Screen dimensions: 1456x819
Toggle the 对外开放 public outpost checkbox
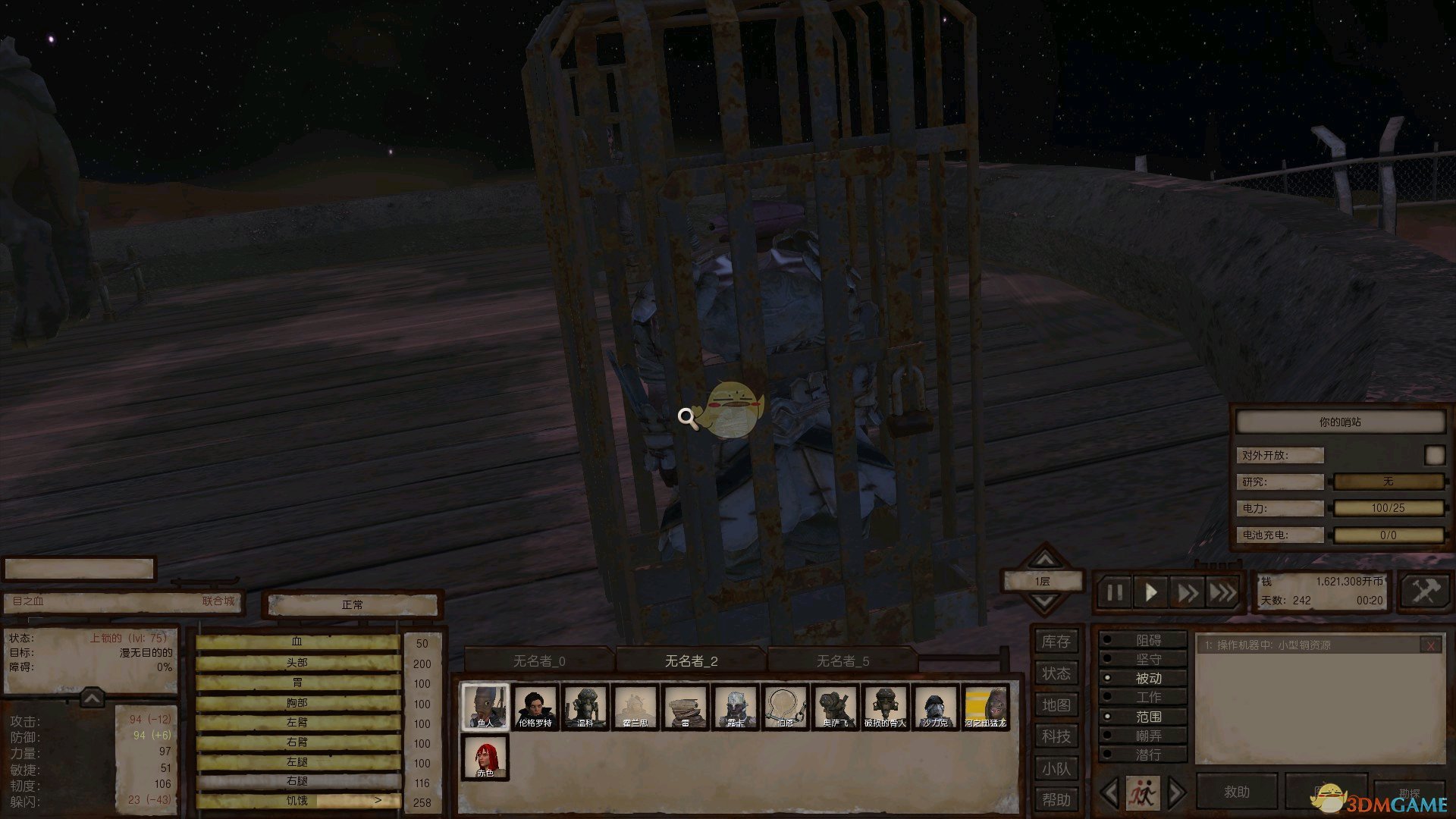click(x=1434, y=455)
